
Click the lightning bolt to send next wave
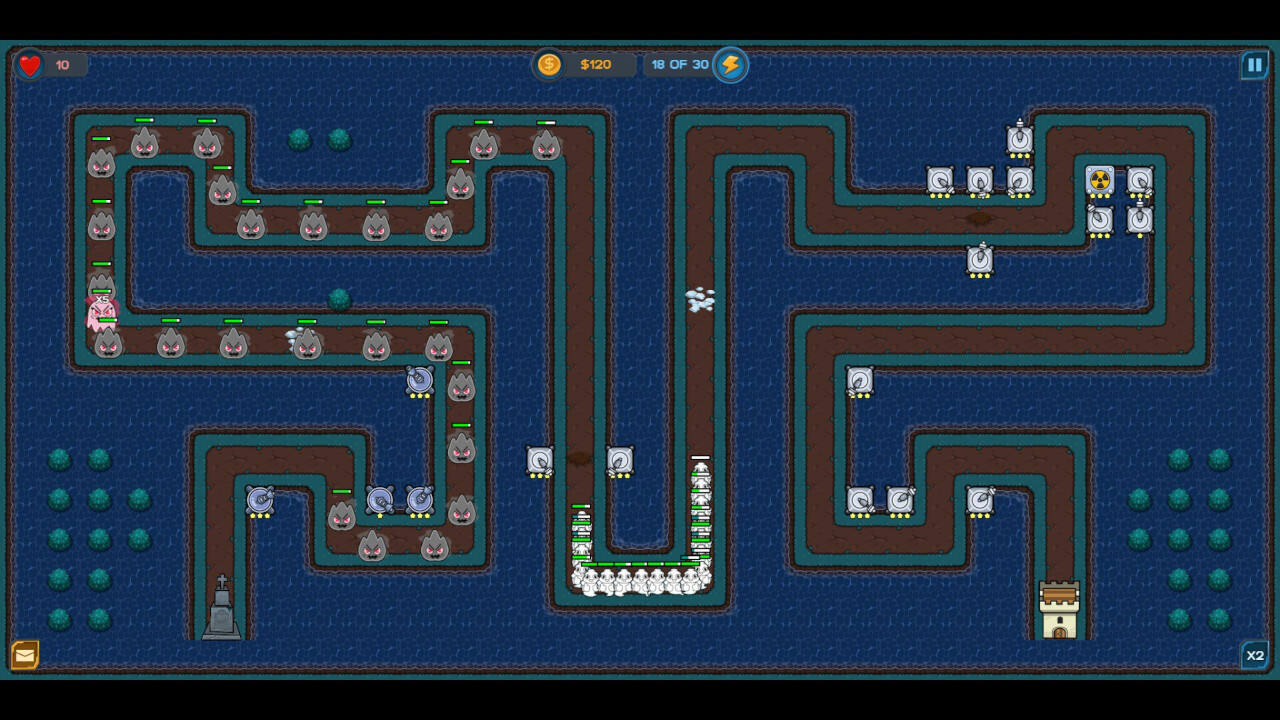click(729, 64)
